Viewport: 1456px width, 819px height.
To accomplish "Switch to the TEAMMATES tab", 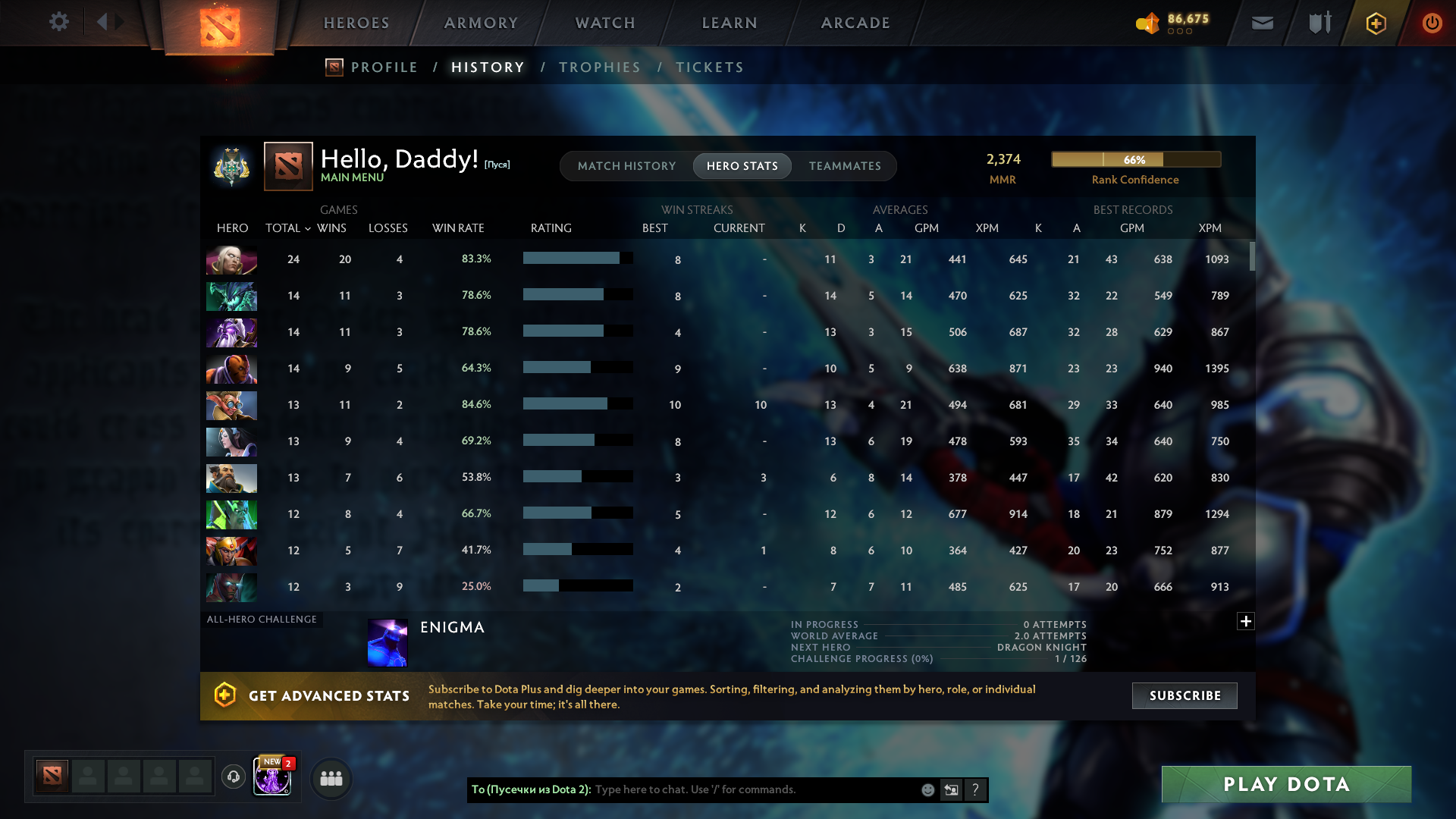I will pyautogui.click(x=845, y=165).
